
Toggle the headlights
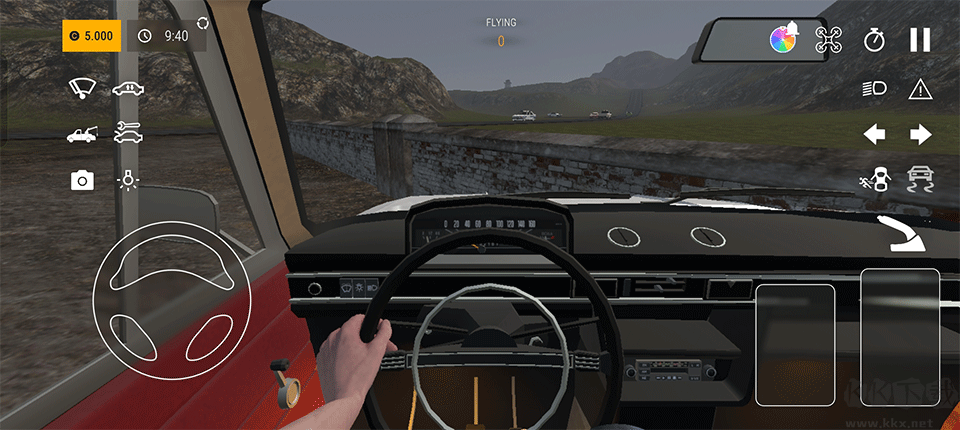click(874, 89)
